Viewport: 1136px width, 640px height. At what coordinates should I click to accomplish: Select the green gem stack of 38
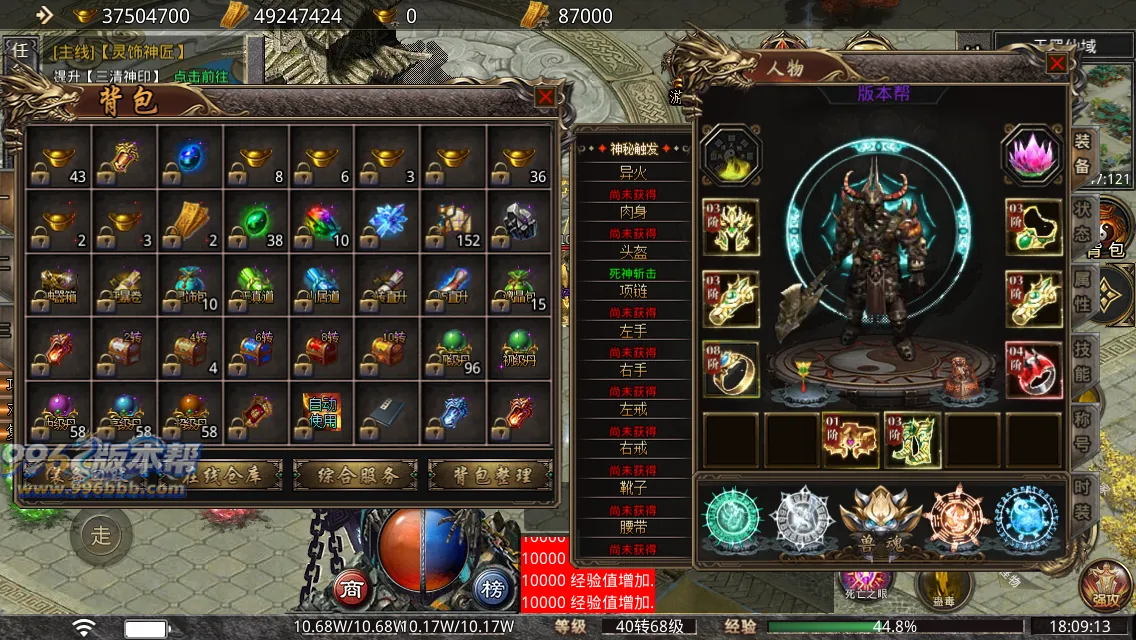pyautogui.click(x=256, y=222)
